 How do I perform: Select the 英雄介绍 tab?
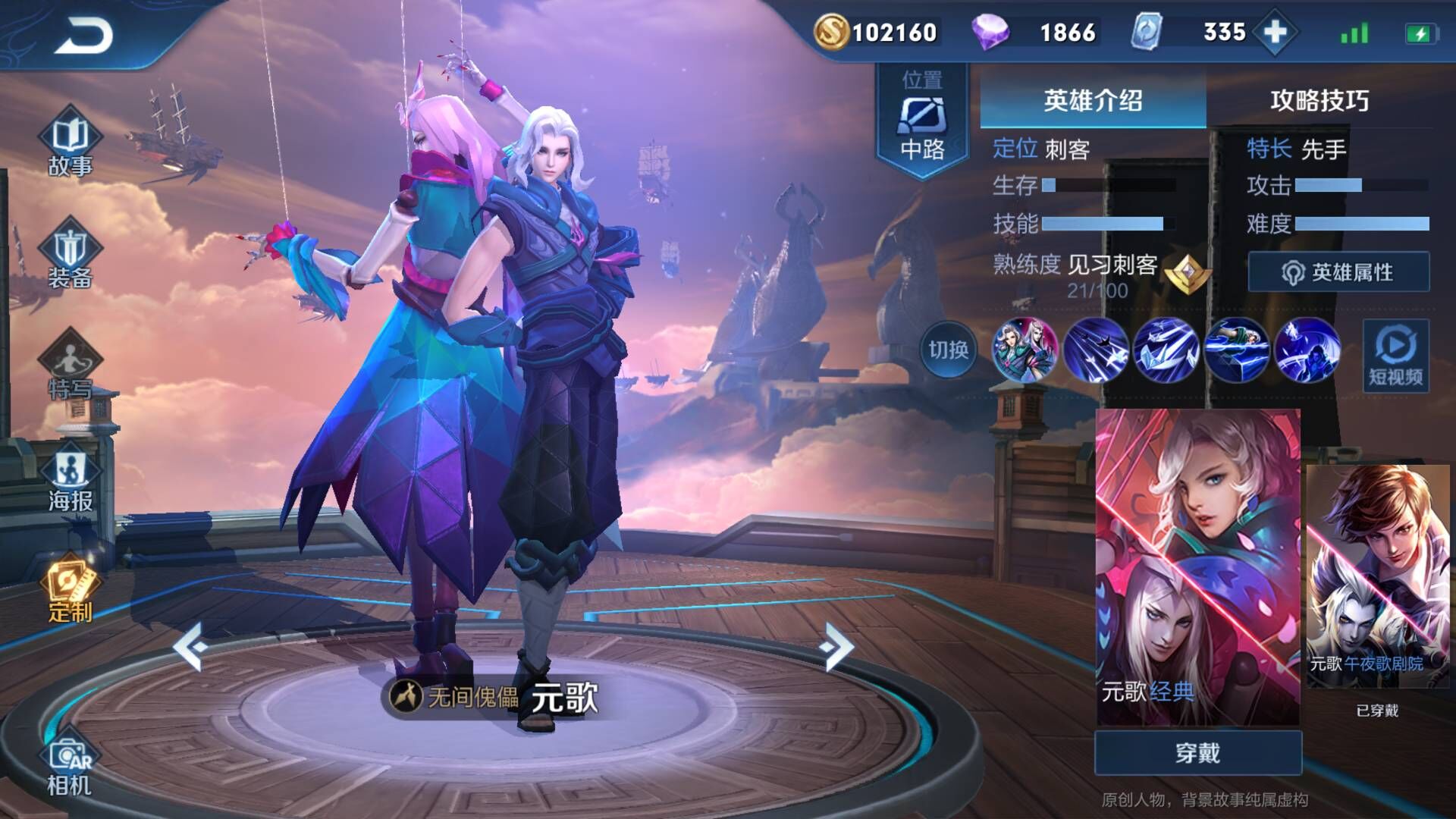tap(1093, 100)
